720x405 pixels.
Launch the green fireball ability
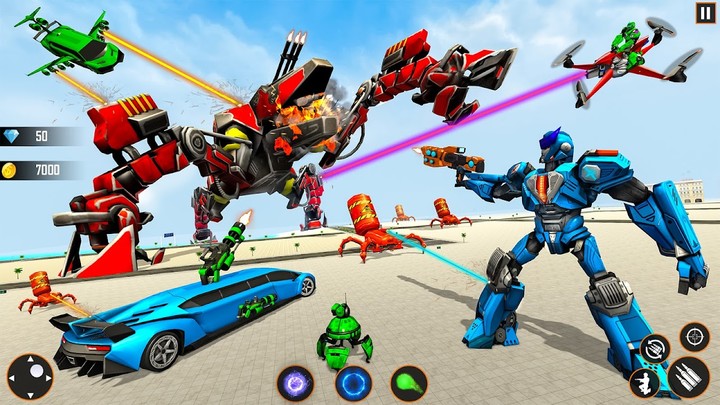408,382
